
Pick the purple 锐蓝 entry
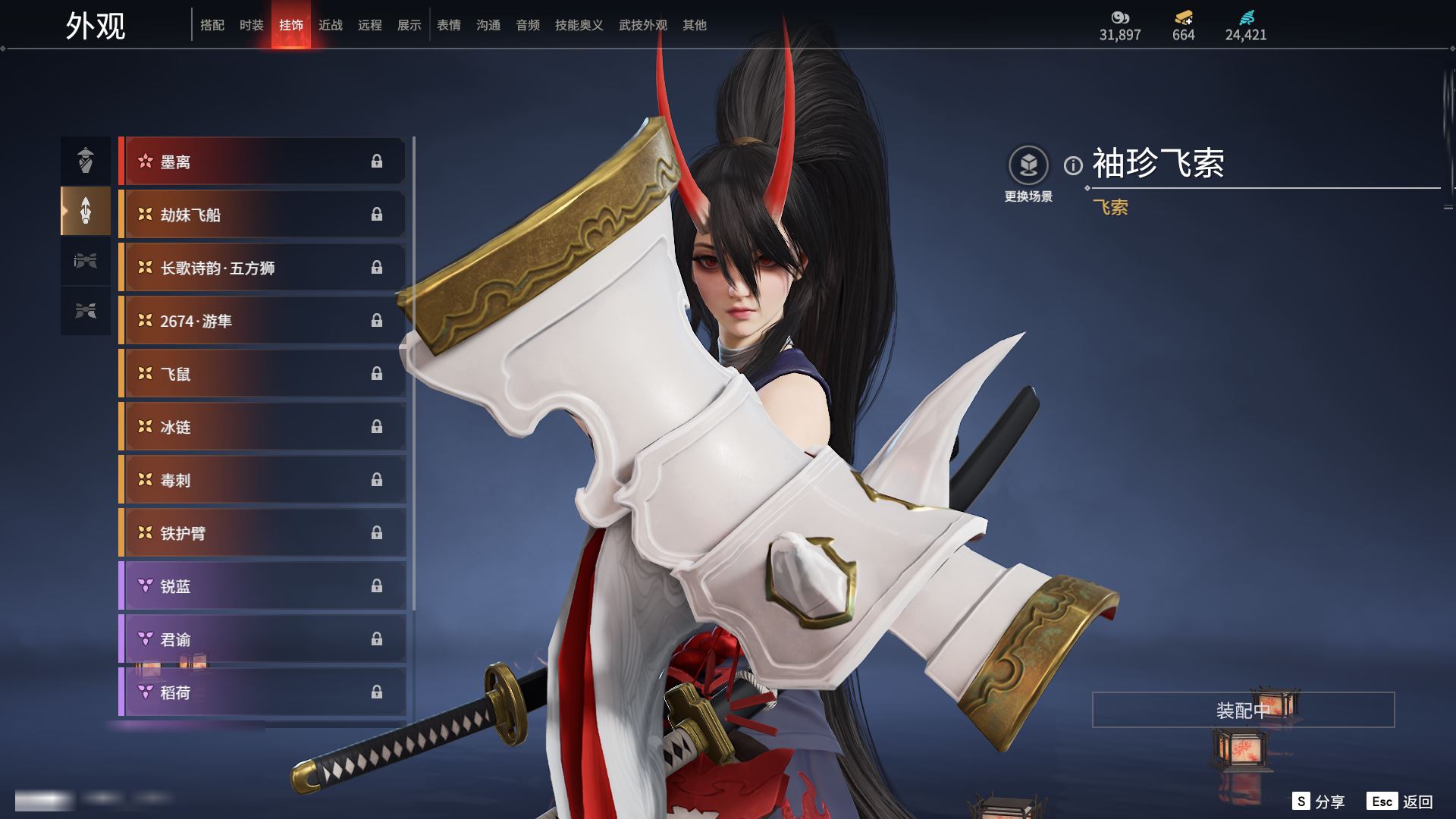click(262, 586)
